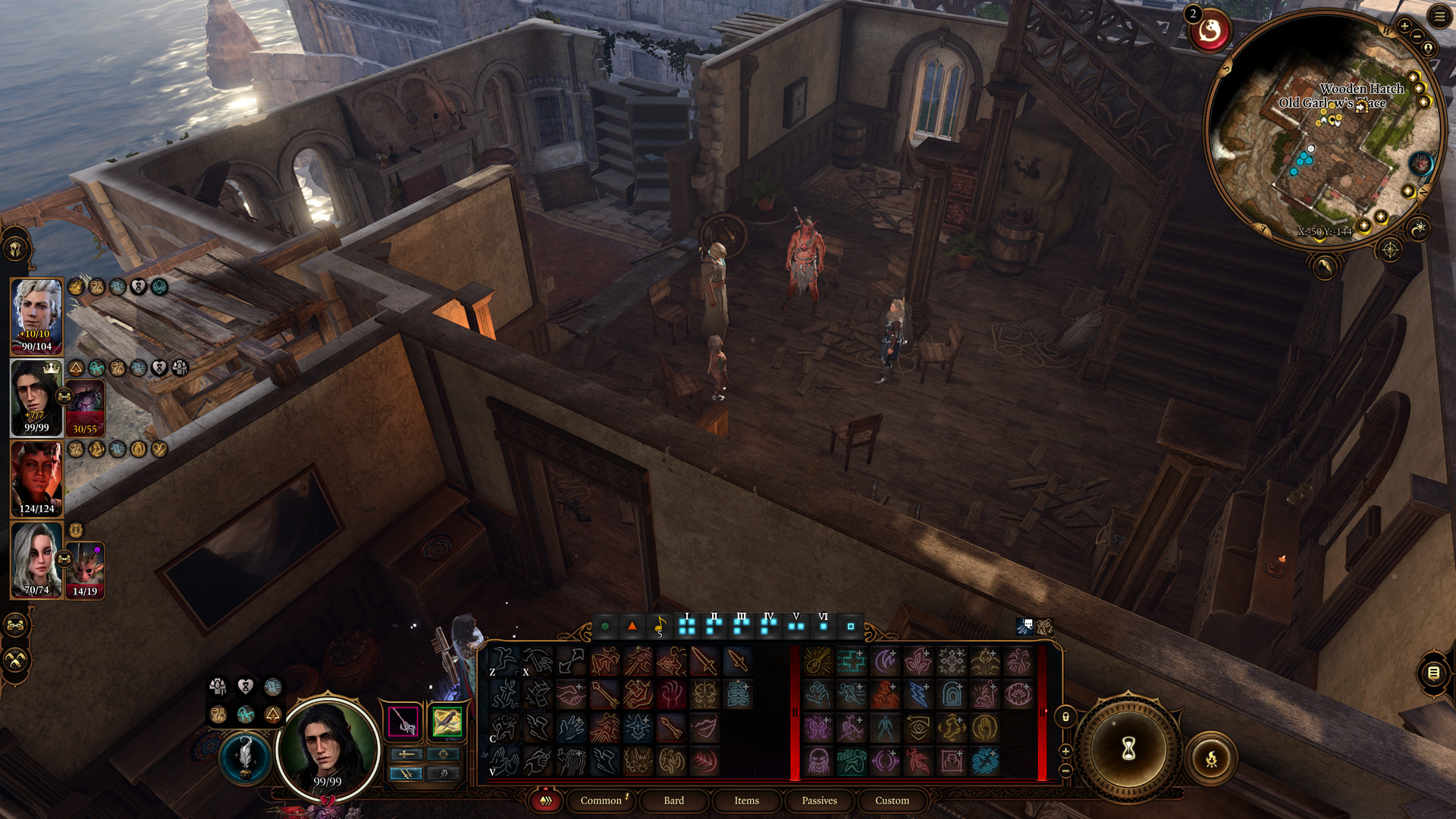The height and width of the screenshot is (819, 1456).
Task: Activate the lute bardic spell icon
Action: pyautogui.click(x=818, y=661)
